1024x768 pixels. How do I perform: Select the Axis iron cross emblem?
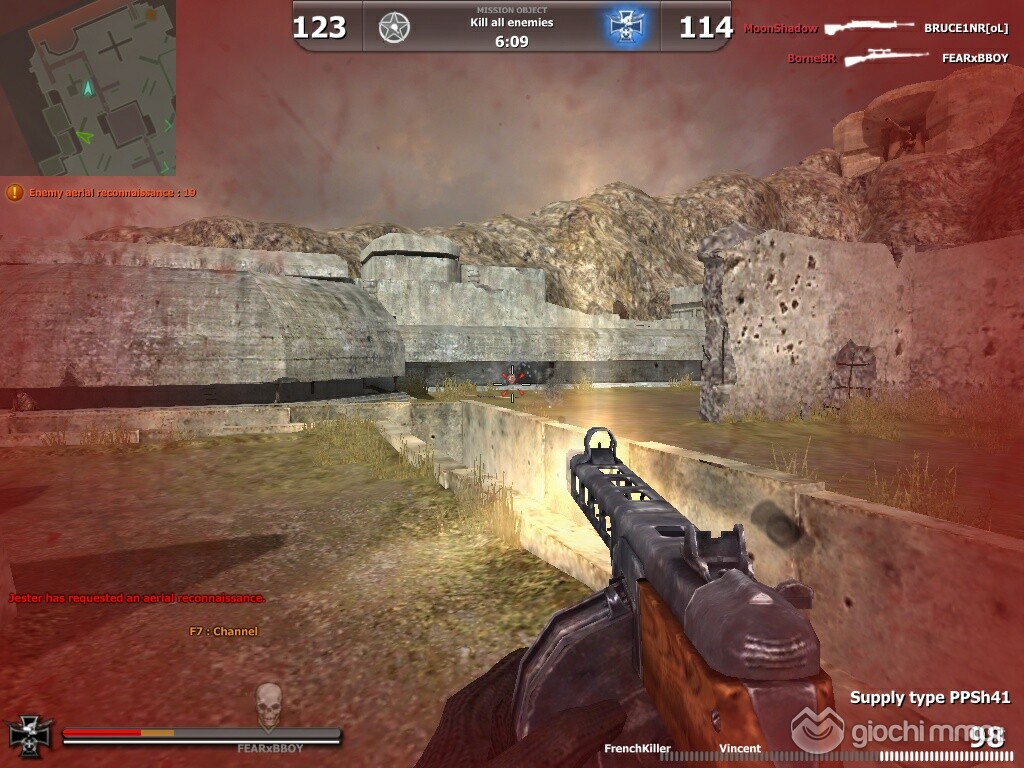point(624,27)
